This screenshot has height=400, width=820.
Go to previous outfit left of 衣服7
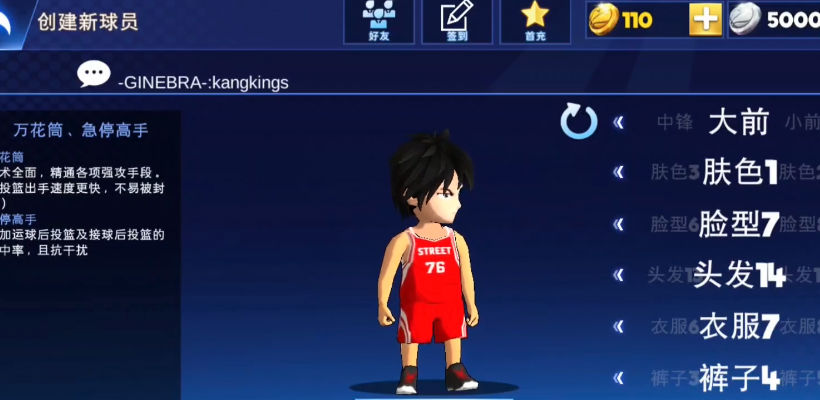[x=619, y=326]
